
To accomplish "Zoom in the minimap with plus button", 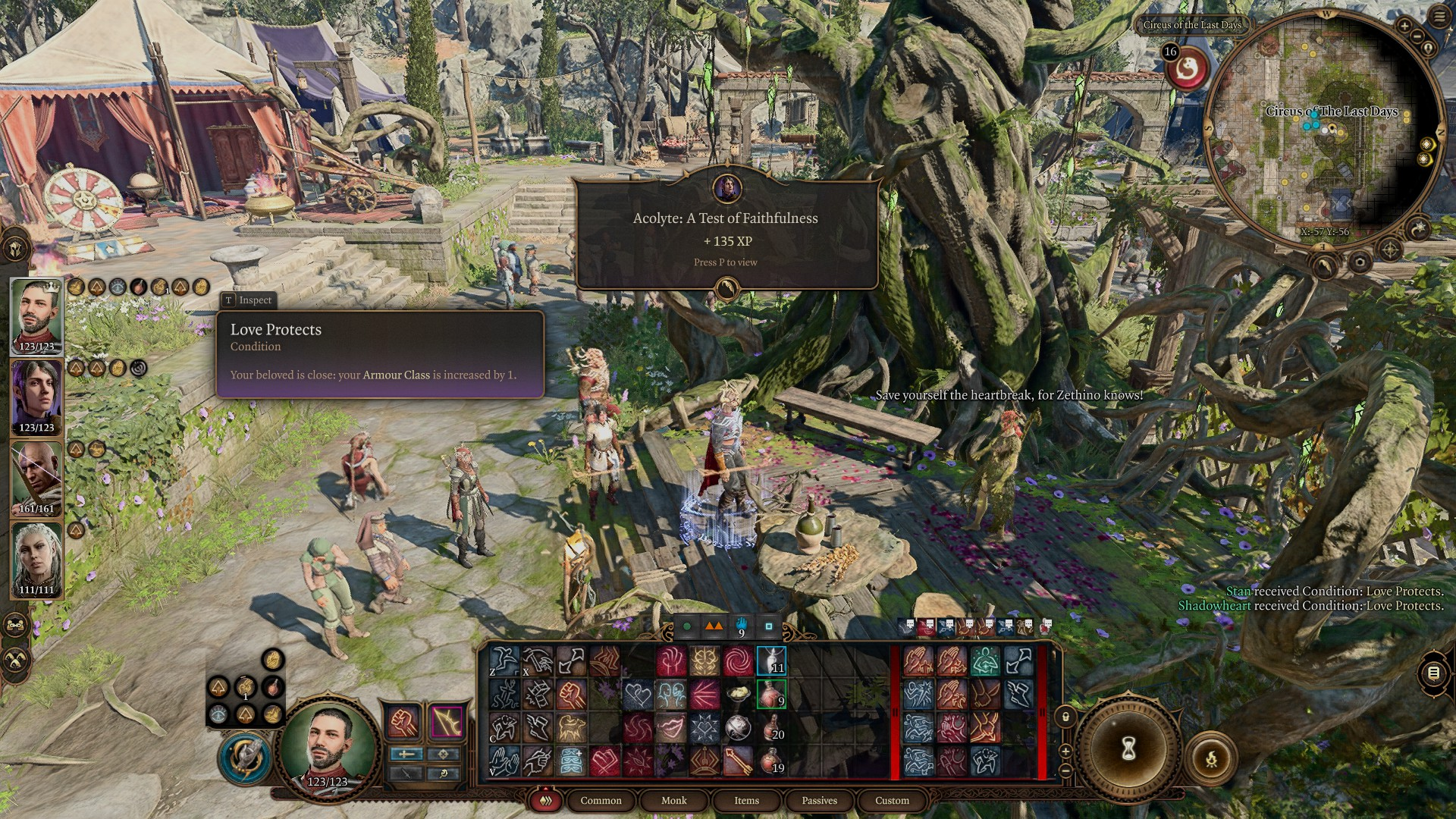I will [x=1404, y=27].
